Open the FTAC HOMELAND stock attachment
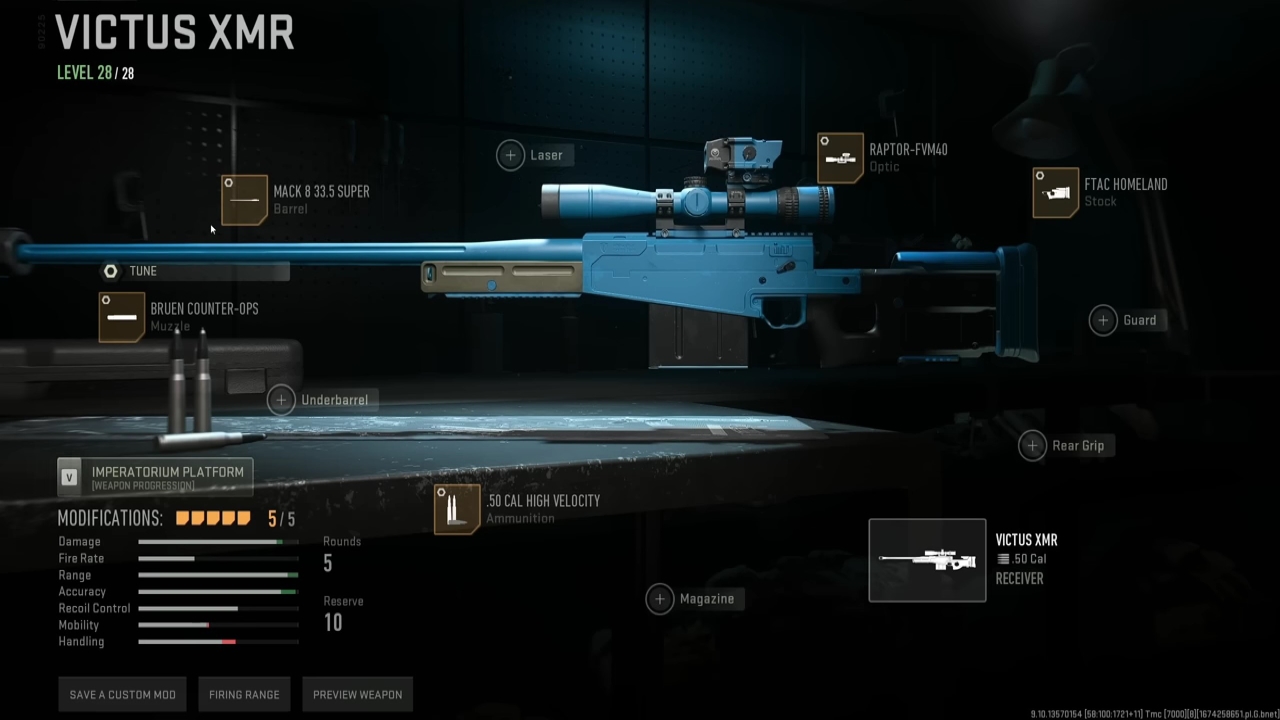This screenshot has width=1280, height=720. 1056,192
